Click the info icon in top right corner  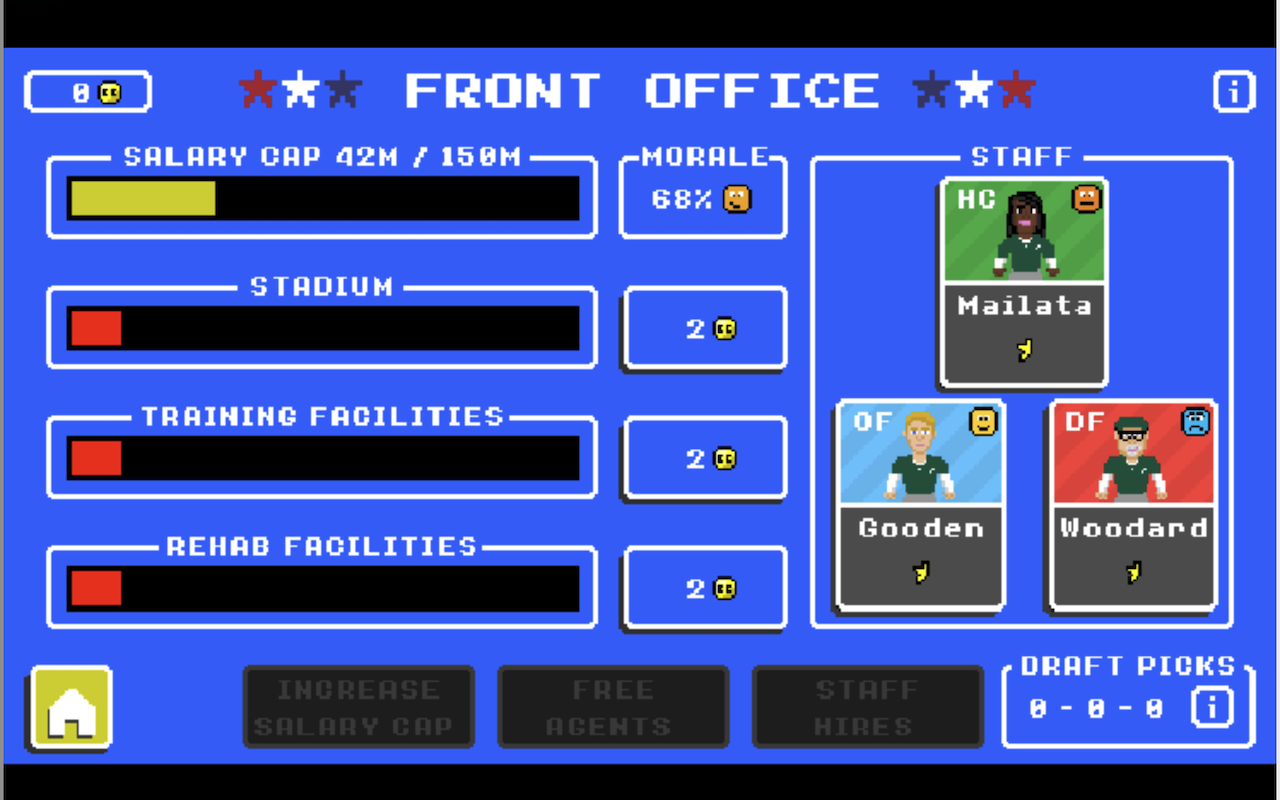1233,91
